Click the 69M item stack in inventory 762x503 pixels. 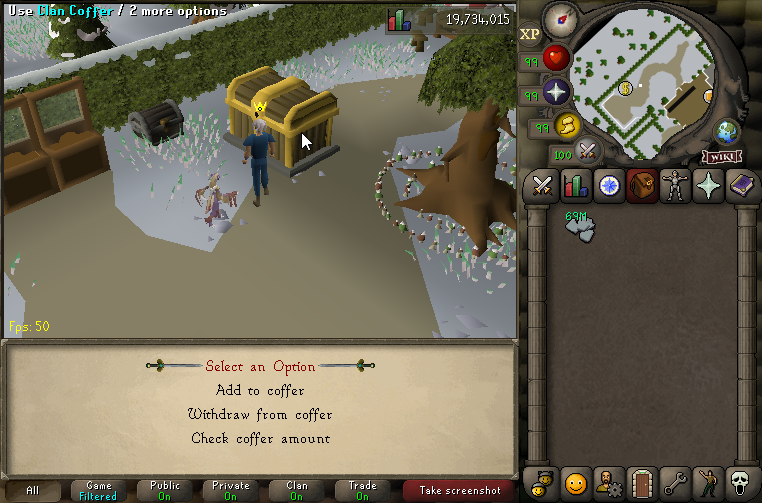(580, 227)
